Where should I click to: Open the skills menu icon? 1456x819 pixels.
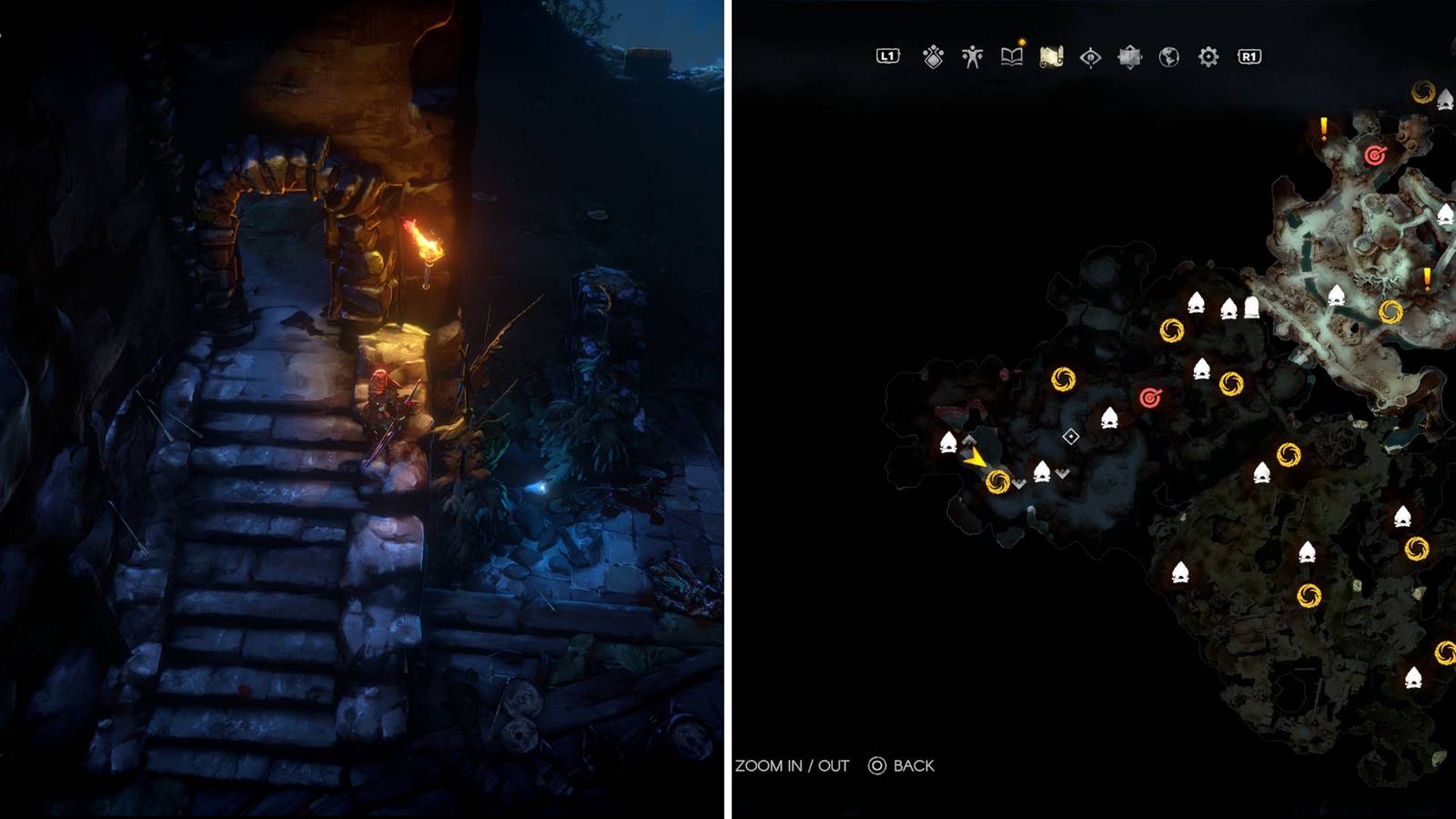pos(933,56)
